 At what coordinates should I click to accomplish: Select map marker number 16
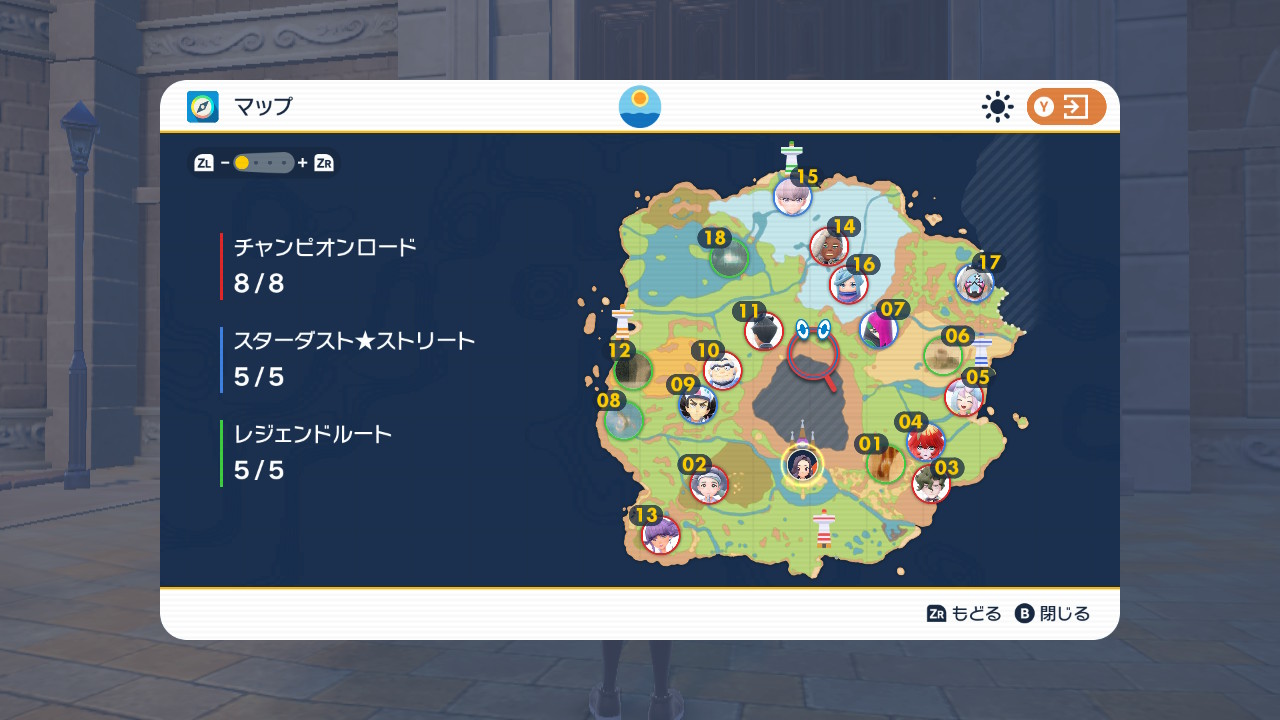848,285
